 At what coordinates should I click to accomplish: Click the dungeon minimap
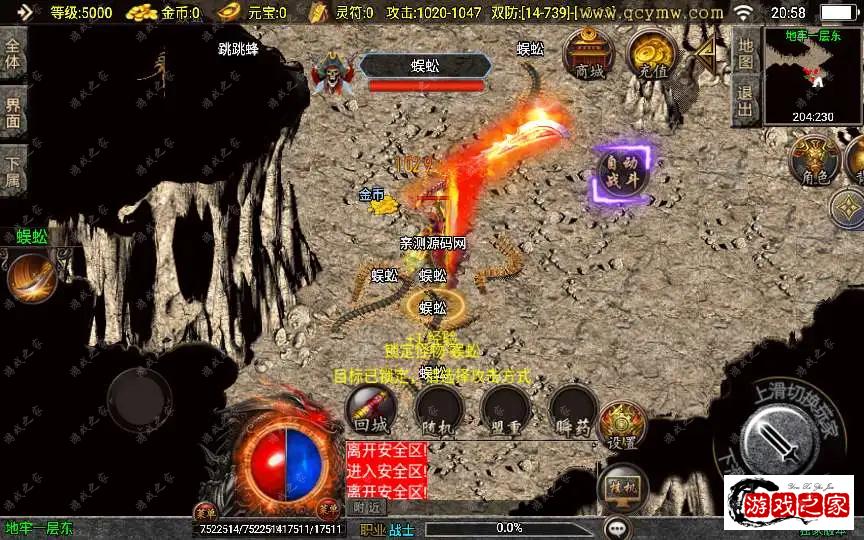(x=812, y=73)
